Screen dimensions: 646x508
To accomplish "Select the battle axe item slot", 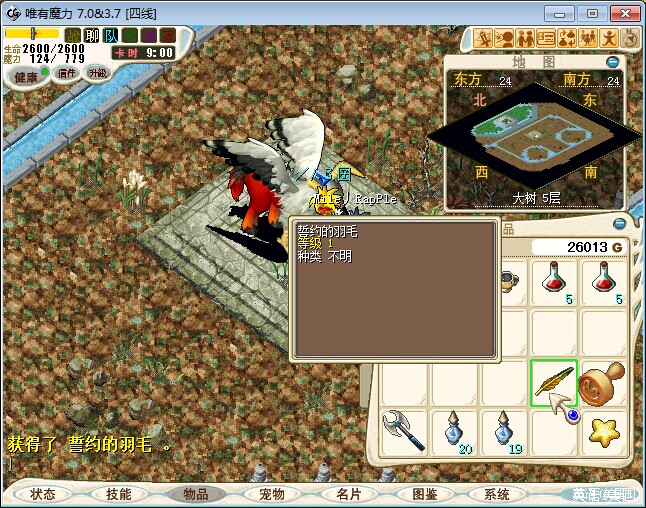I will [404, 432].
